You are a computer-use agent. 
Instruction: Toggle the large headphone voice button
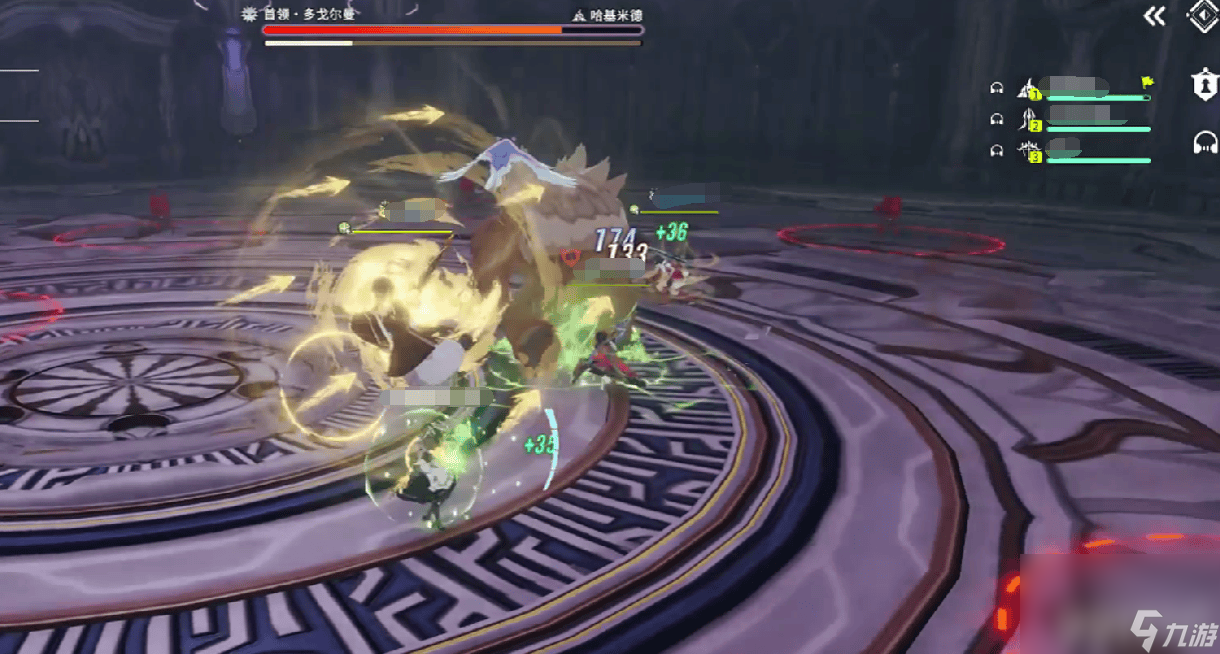(x=1205, y=143)
